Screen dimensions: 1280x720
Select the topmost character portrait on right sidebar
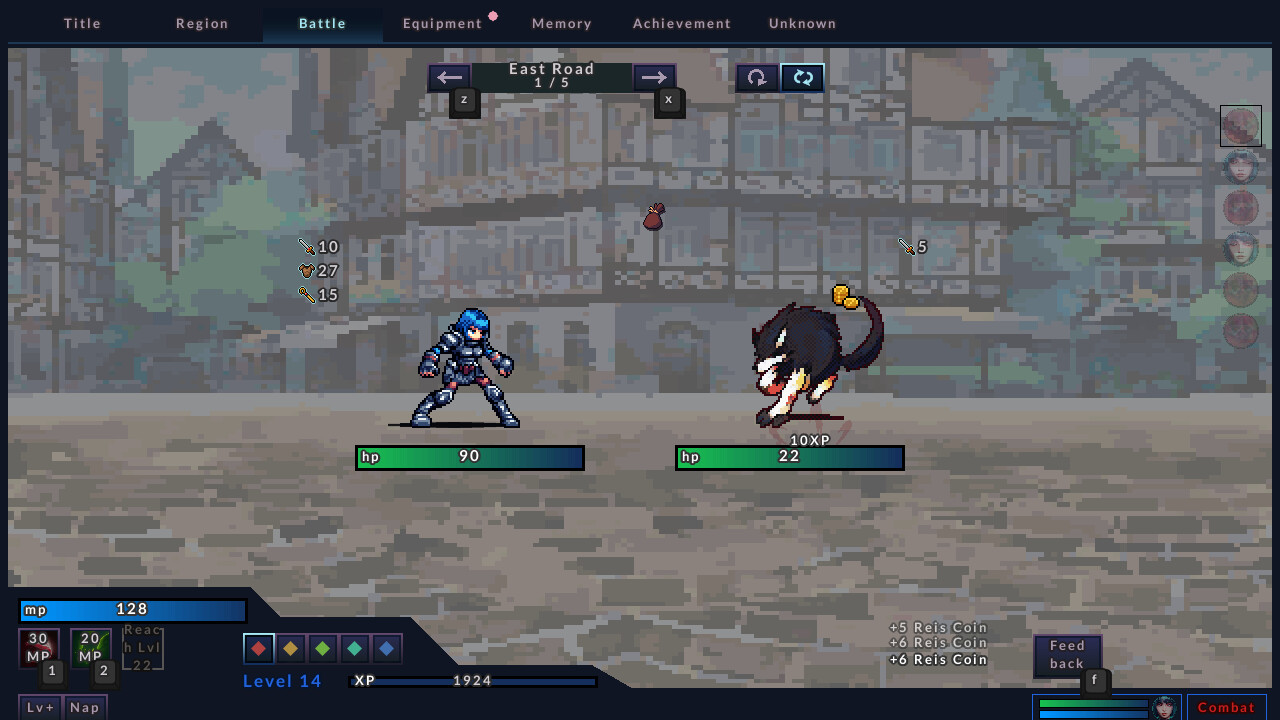click(1240, 126)
